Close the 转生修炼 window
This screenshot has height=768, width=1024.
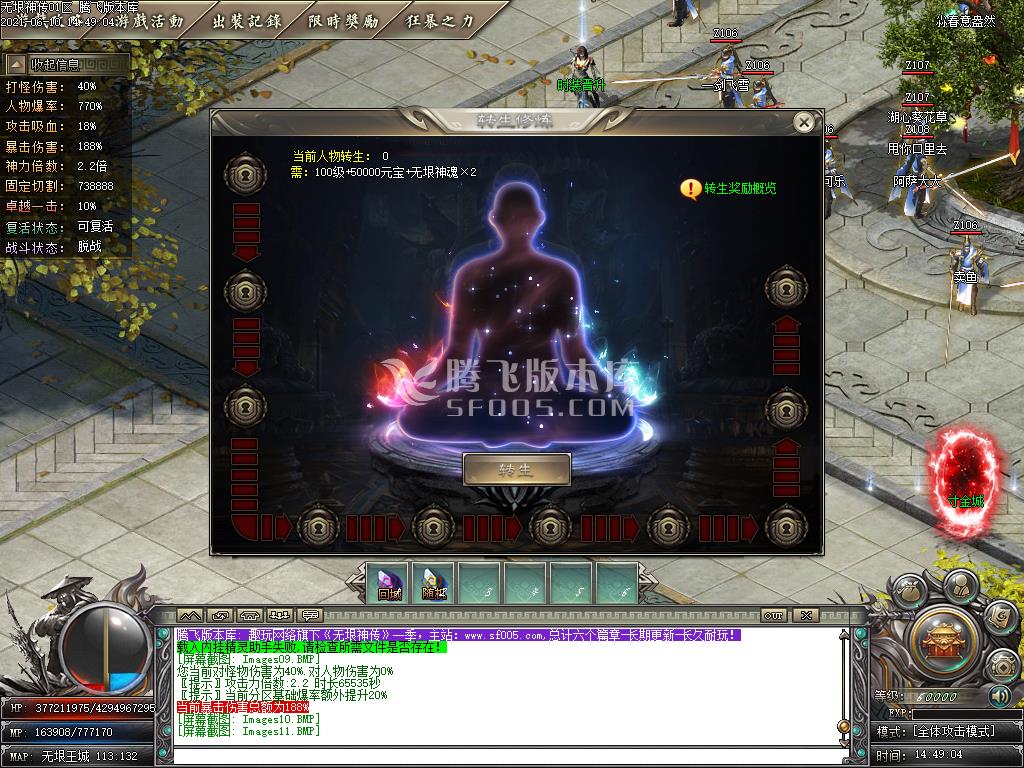pyautogui.click(x=803, y=122)
